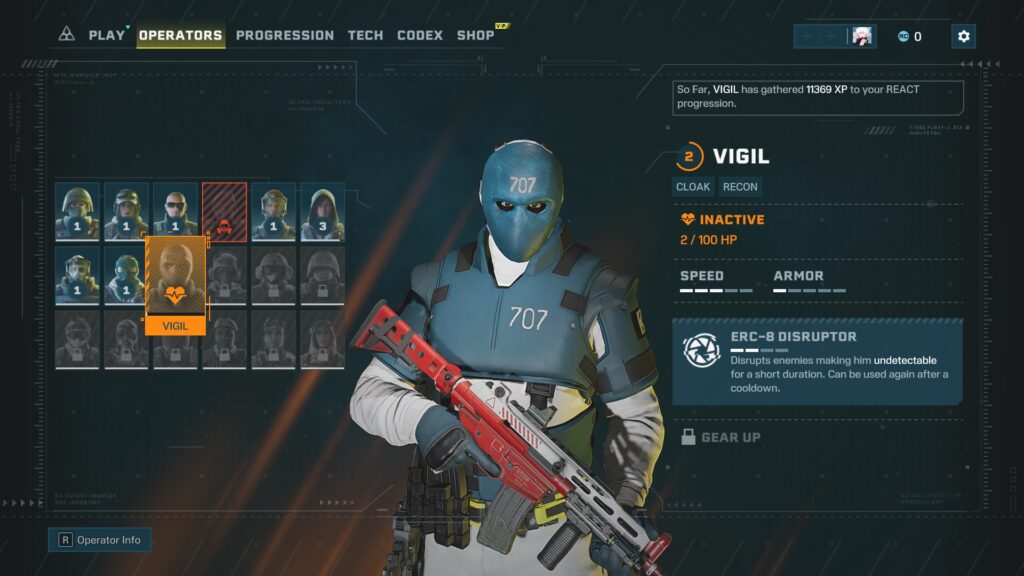Viewport: 1024px width, 576px height.
Task: Click the triangle REACT logo icon
Action: [x=67, y=35]
